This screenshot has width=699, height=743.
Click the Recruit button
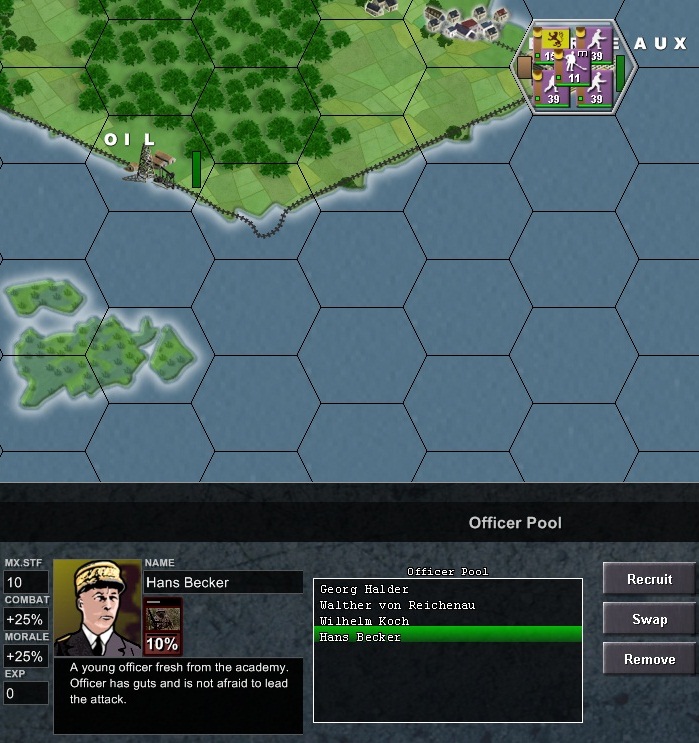(649, 579)
